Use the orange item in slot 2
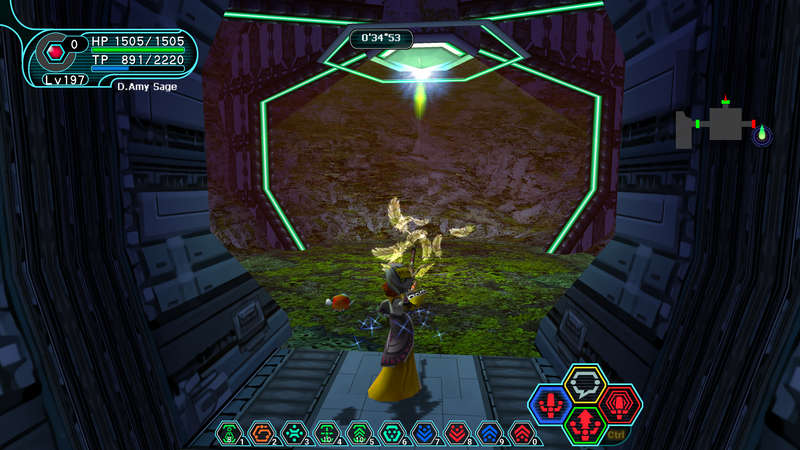This screenshot has width=800, height=450. 262,432
